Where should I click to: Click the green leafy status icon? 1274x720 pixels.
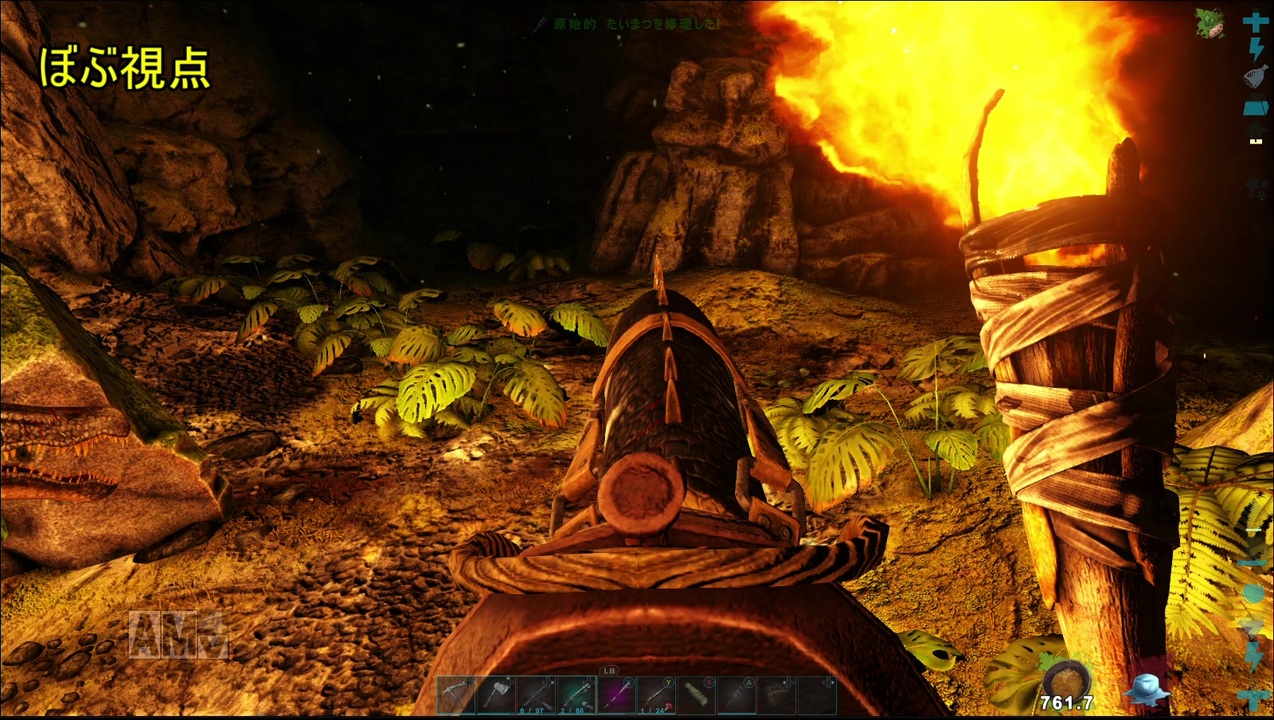pos(1211,26)
